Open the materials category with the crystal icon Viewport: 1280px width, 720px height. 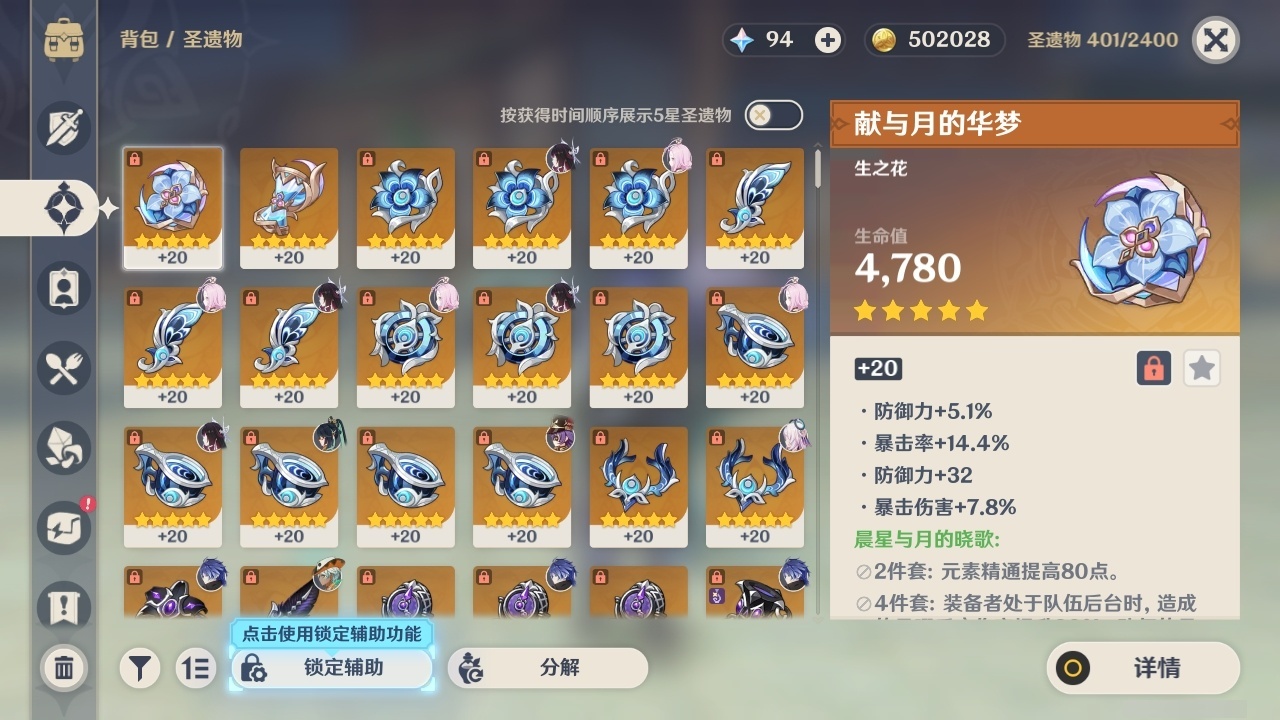tap(63, 448)
